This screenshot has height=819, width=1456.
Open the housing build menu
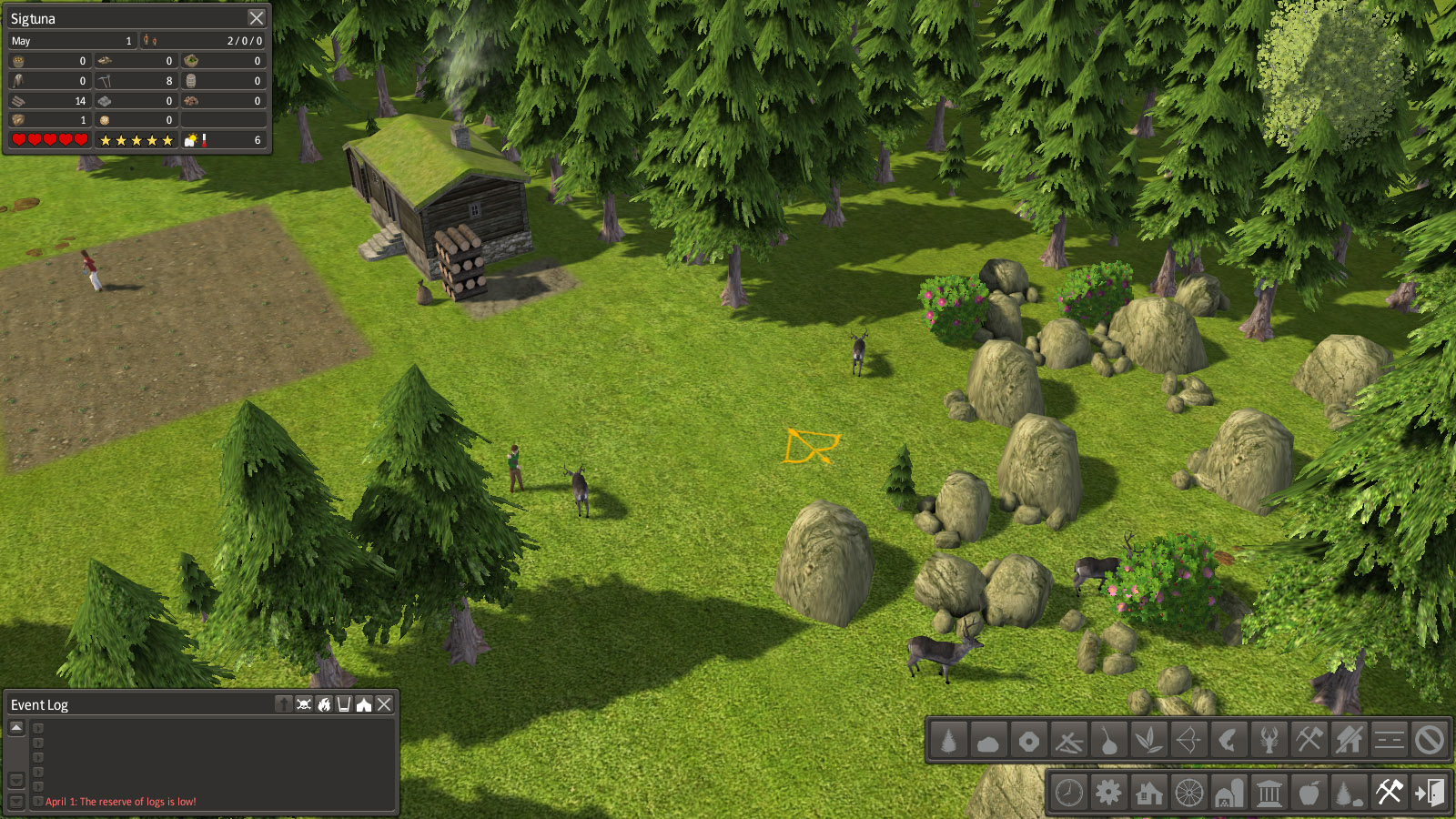(1148, 793)
